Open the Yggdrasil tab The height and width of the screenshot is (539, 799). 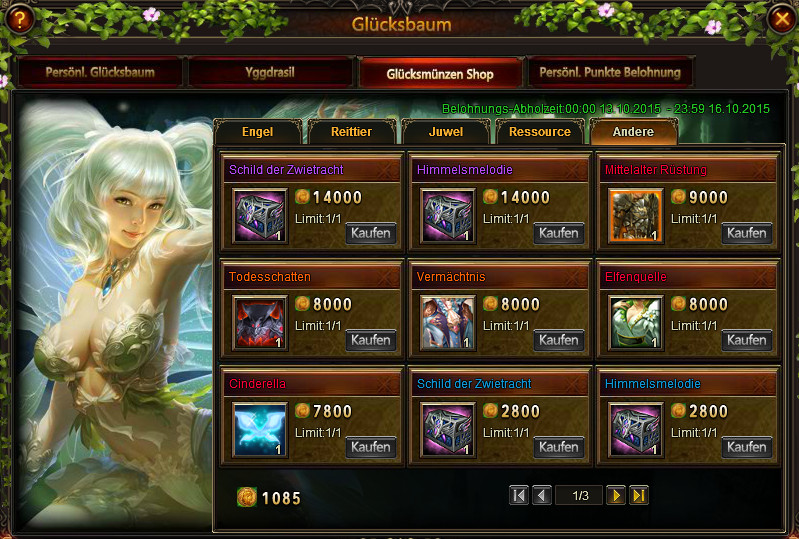click(270, 73)
